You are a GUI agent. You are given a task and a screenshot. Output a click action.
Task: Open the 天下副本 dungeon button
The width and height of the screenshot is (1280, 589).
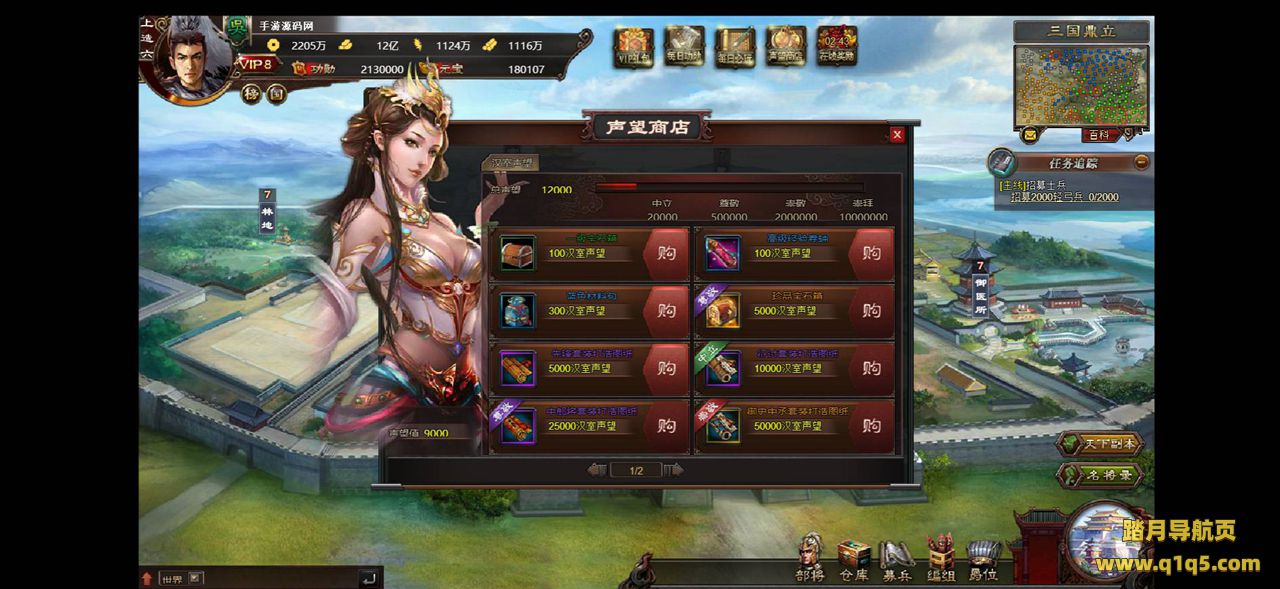pyautogui.click(x=1100, y=444)
